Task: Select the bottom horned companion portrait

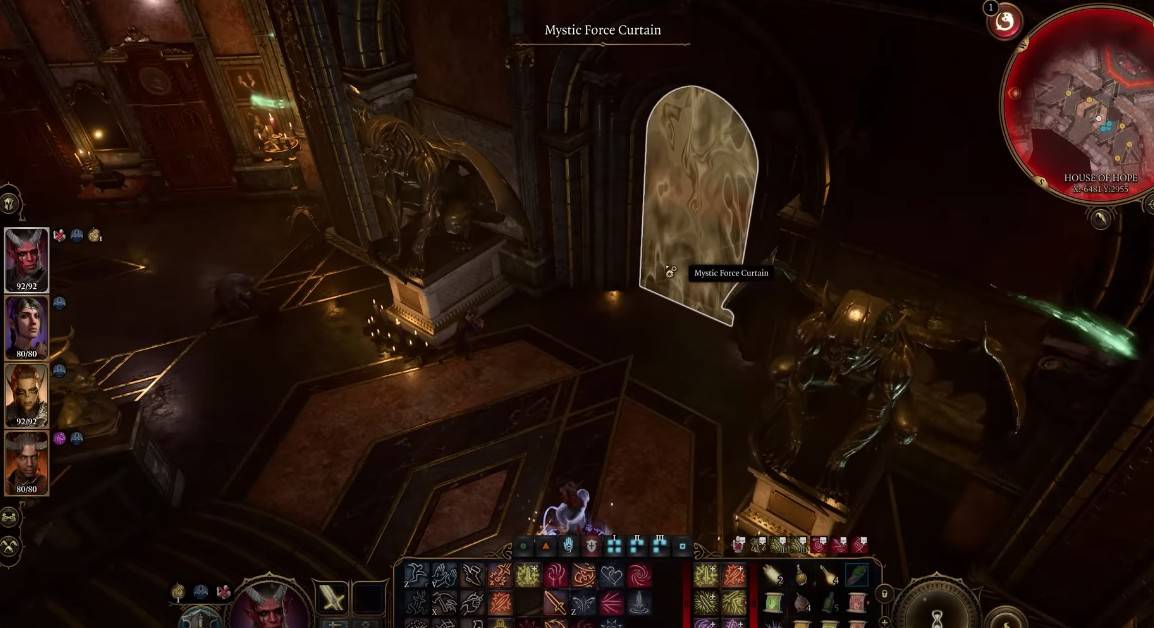Action: click(26, 461)
